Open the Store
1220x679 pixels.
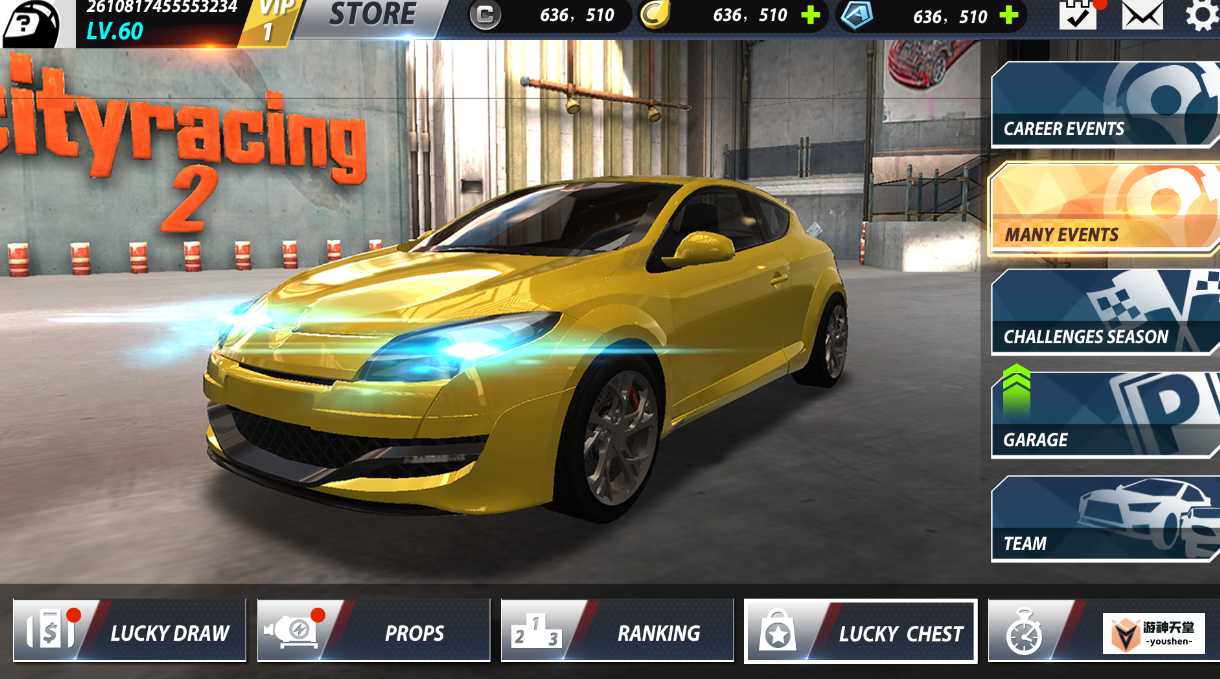coord(371,15)
